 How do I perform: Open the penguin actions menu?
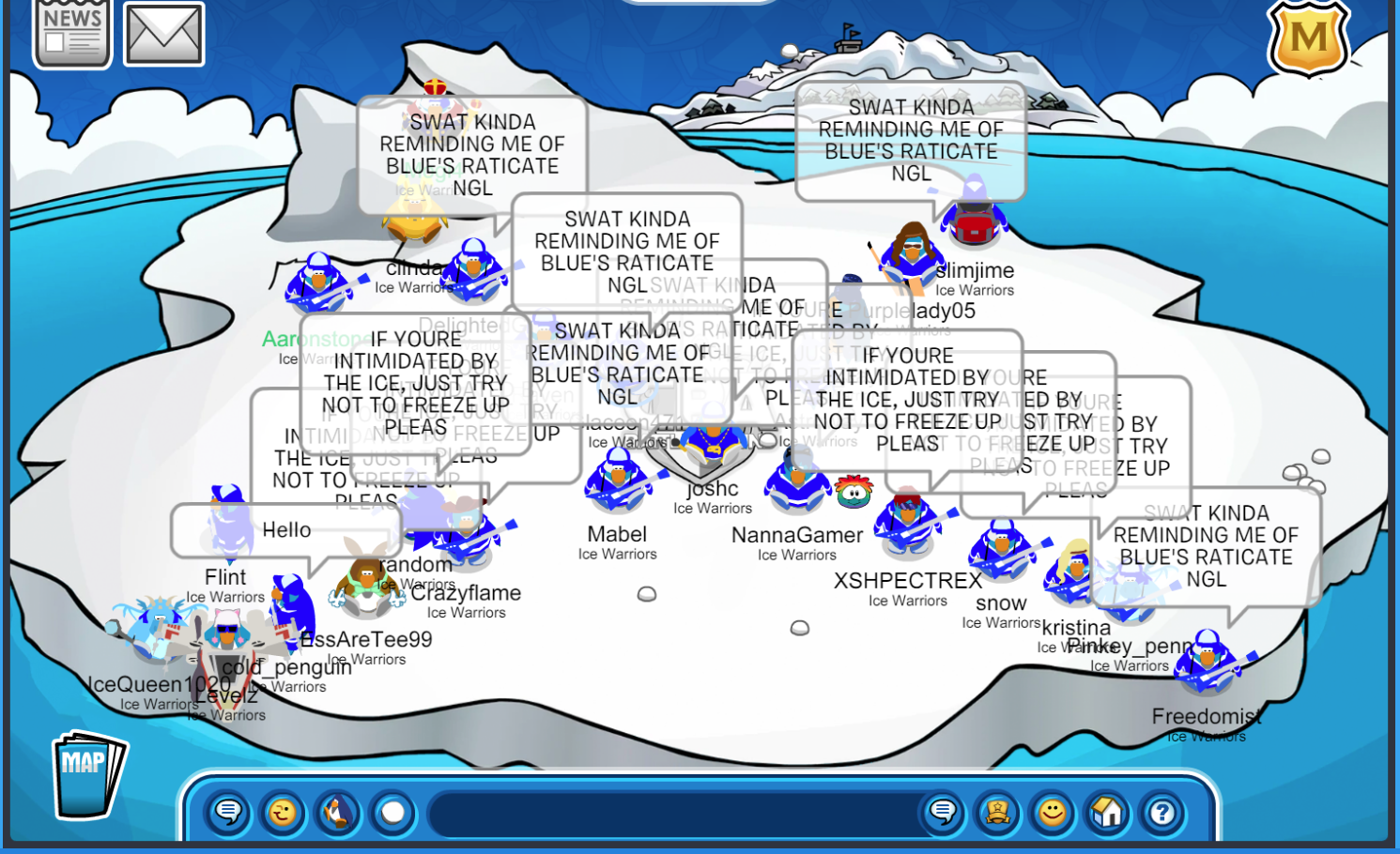tap(338, 812)
